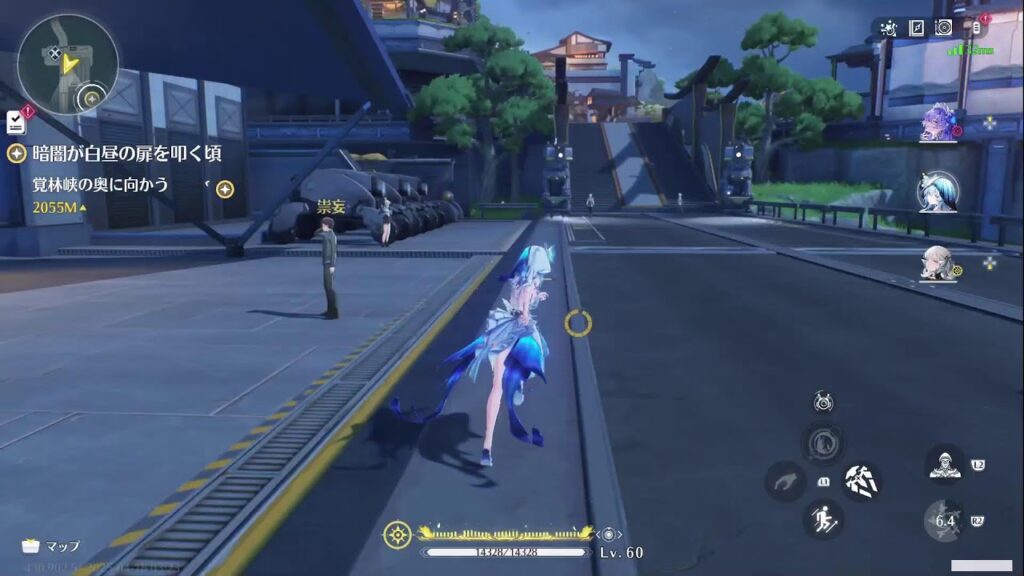Viewport: 1024px width, 576px height.
Task: Open the sparkle figure icon in top bar
Action: pyautogui.click(x=889, y=28)
